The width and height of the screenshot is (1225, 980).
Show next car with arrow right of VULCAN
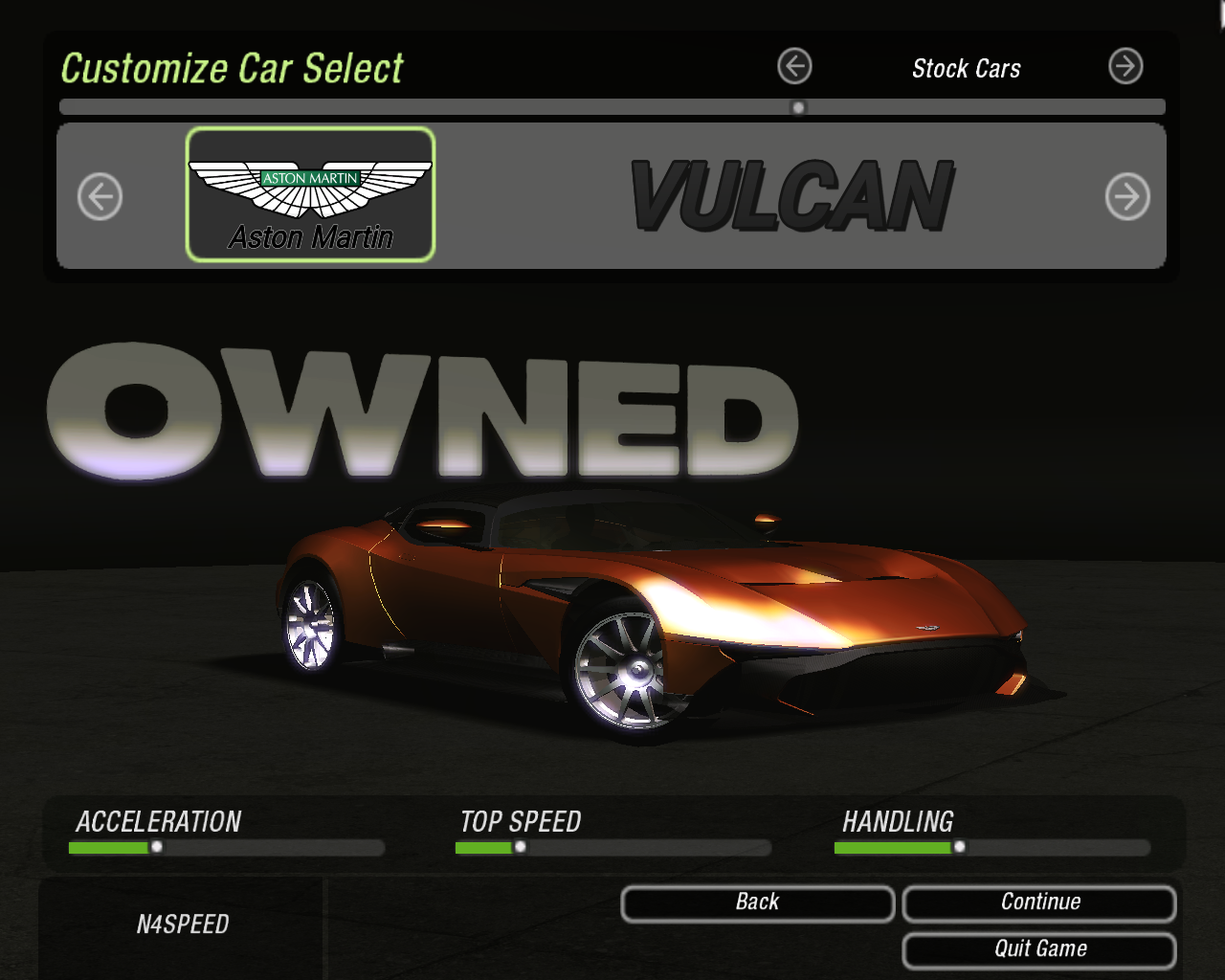click(x=1127, y=197)
